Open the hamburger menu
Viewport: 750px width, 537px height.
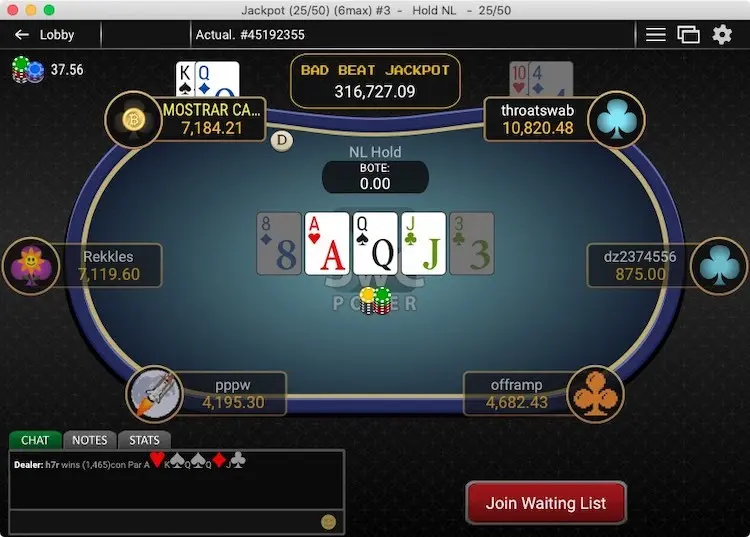point(655,35)
